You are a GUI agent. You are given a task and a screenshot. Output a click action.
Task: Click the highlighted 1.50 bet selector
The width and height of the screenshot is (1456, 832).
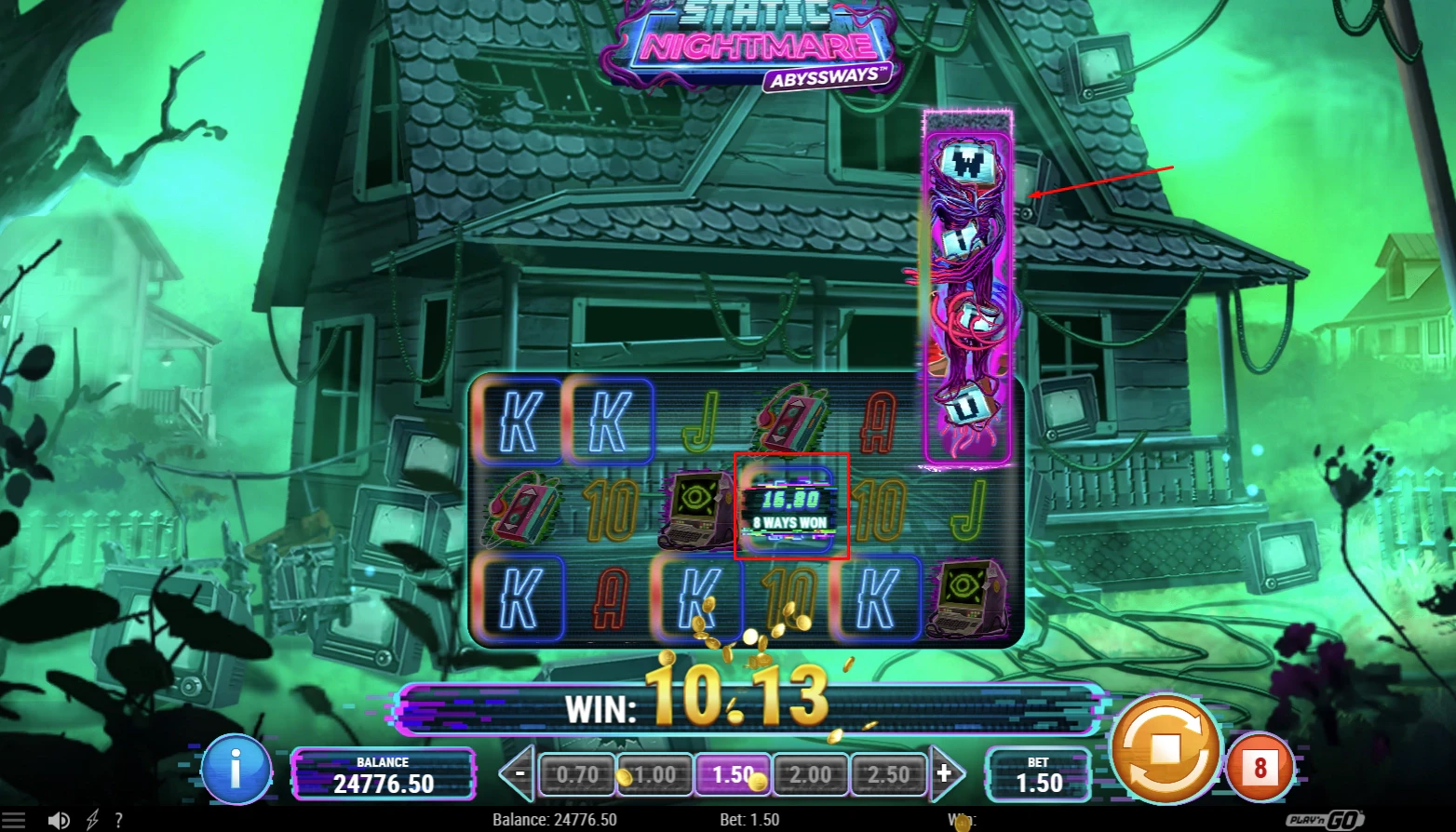click(733, 773)
